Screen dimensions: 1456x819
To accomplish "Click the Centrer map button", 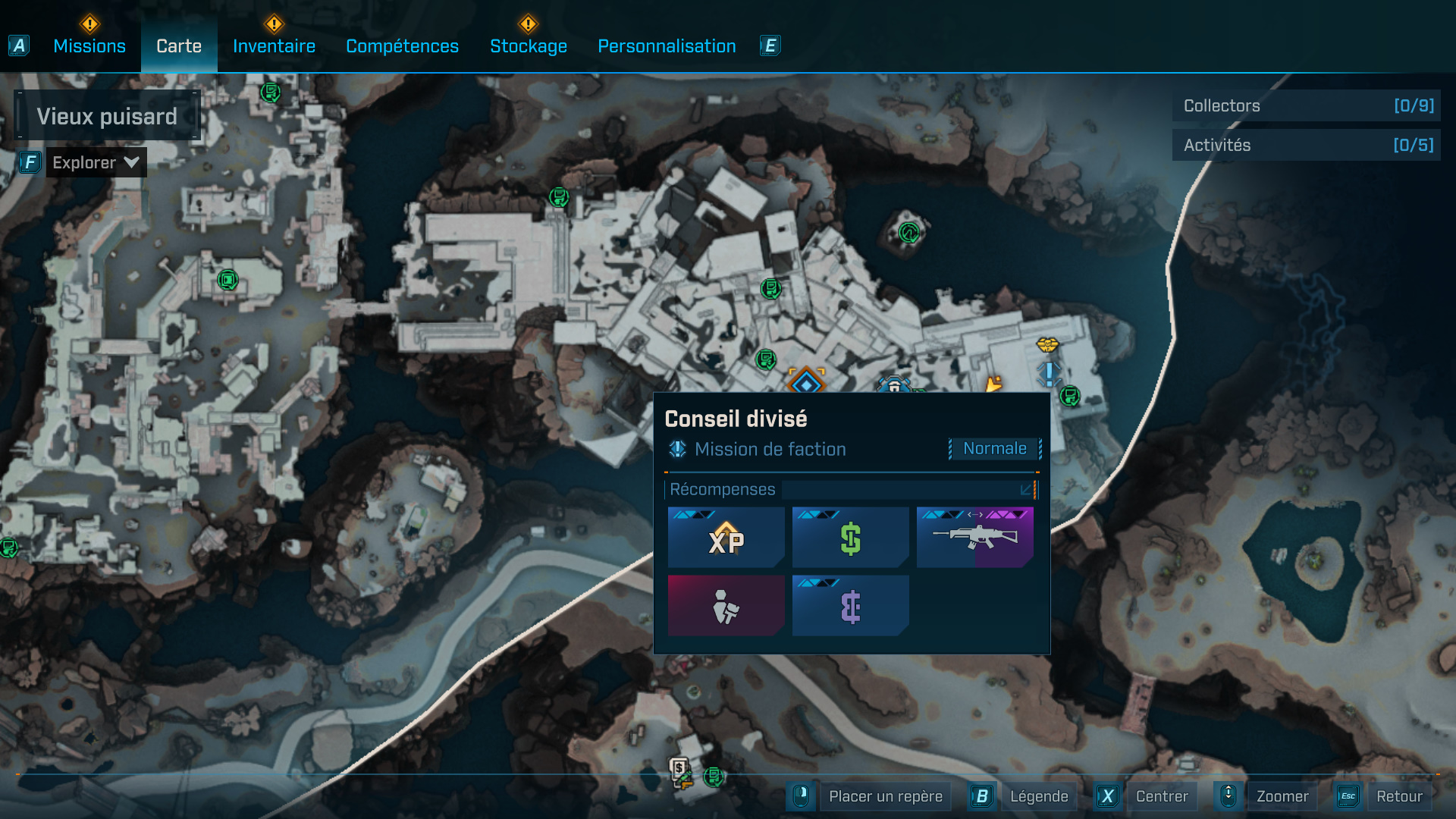I will click(1161, 796).
